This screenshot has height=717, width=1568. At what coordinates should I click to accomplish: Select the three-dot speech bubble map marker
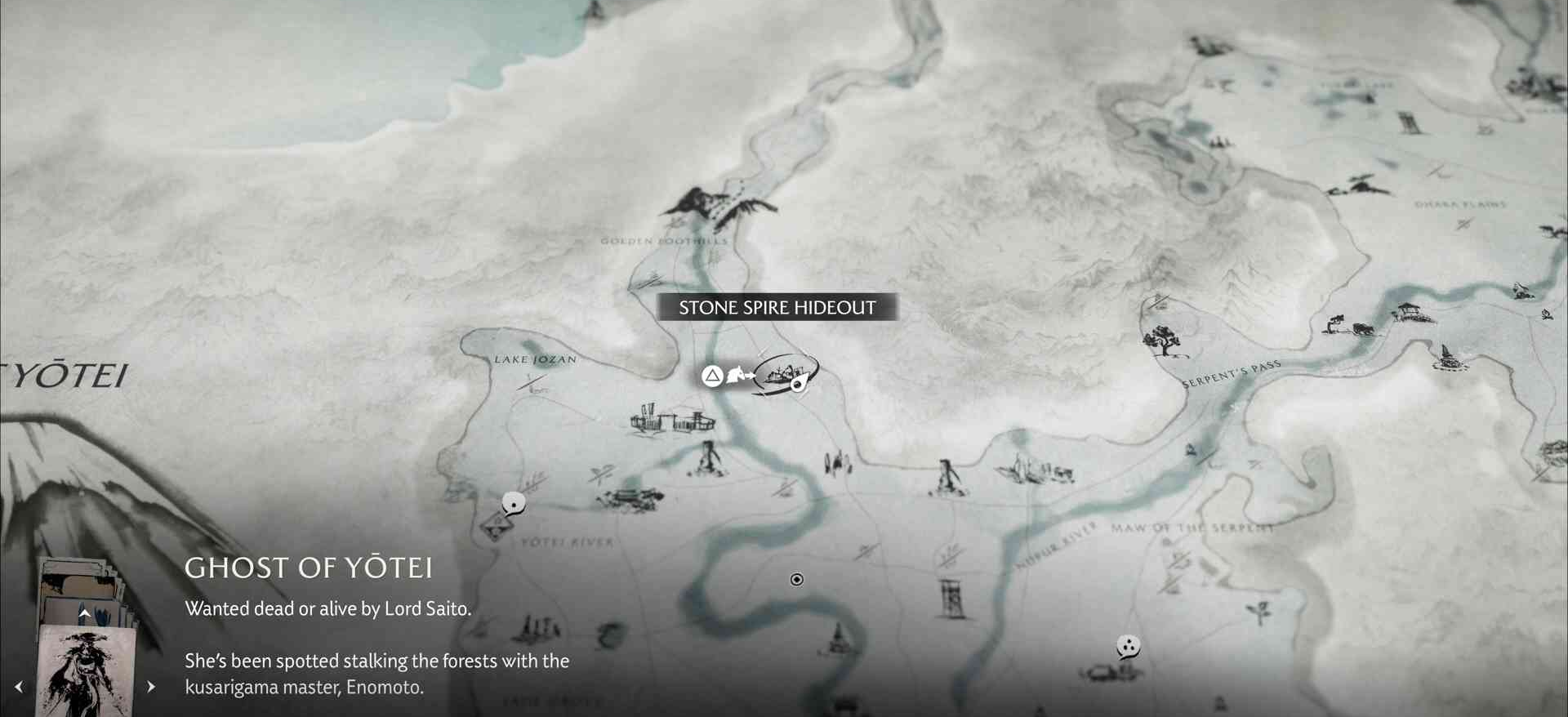(1128, 648)
